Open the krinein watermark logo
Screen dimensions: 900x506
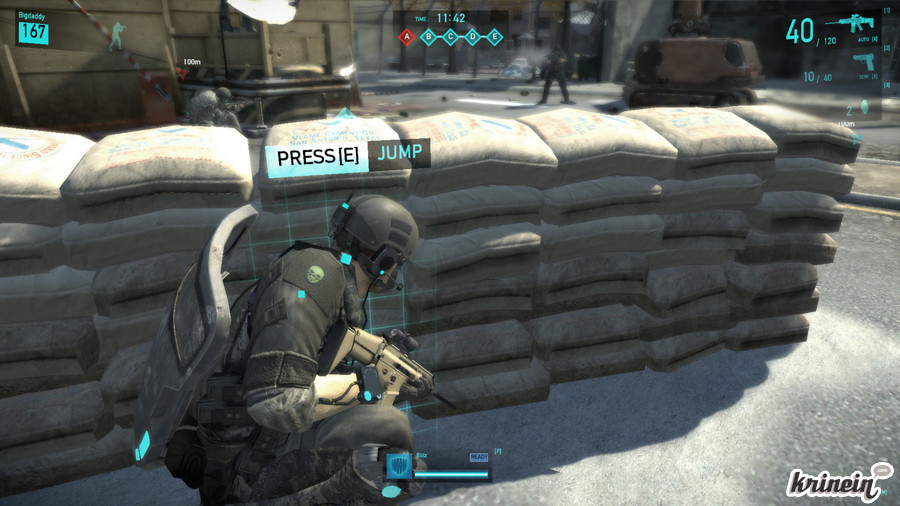(837, 480)
